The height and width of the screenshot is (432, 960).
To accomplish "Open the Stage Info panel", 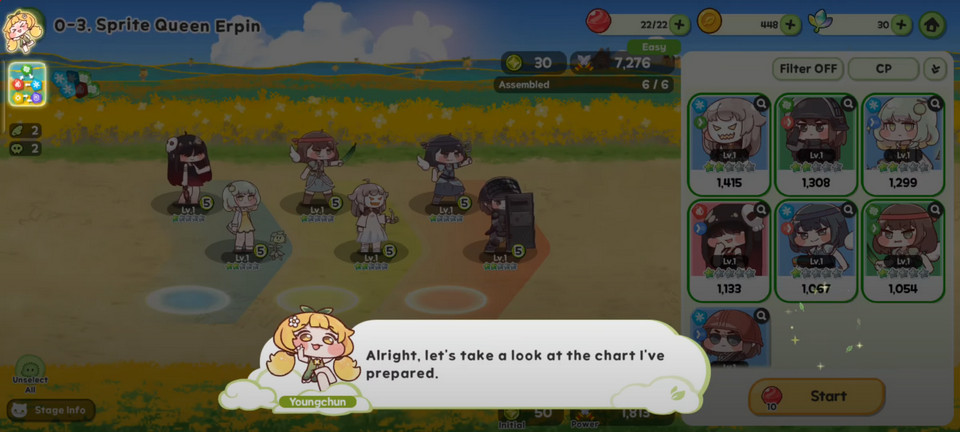I will tap(51, 410).
